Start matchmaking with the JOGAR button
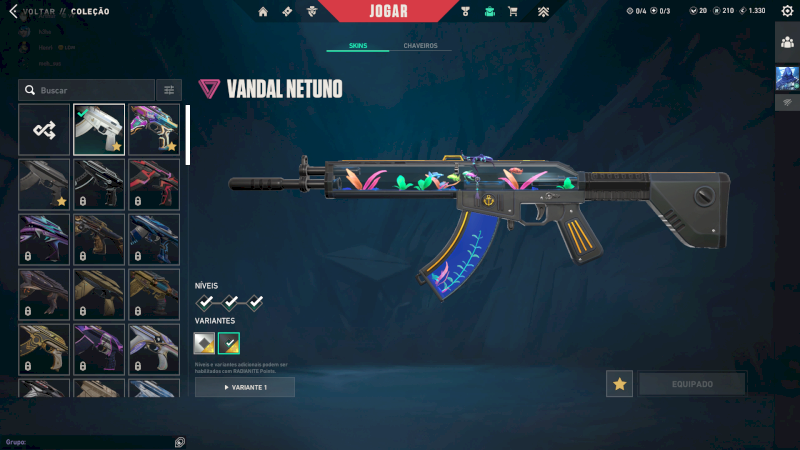This screenshot has height=450, width=800. click(388, 11)
